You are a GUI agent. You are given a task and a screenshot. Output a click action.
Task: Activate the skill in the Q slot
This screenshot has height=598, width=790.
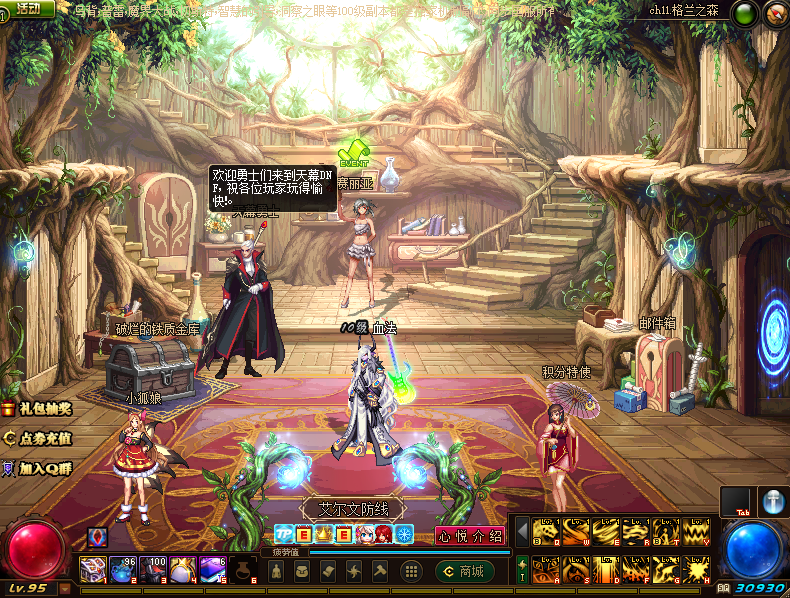point(546,533)
